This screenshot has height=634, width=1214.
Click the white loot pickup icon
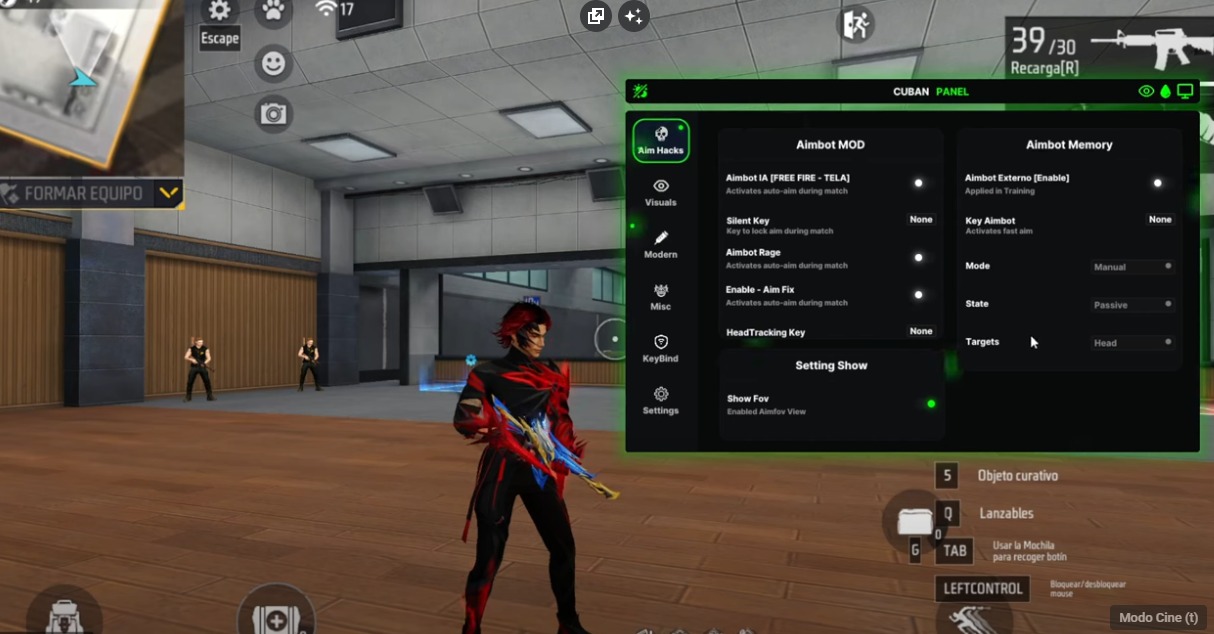914,521
